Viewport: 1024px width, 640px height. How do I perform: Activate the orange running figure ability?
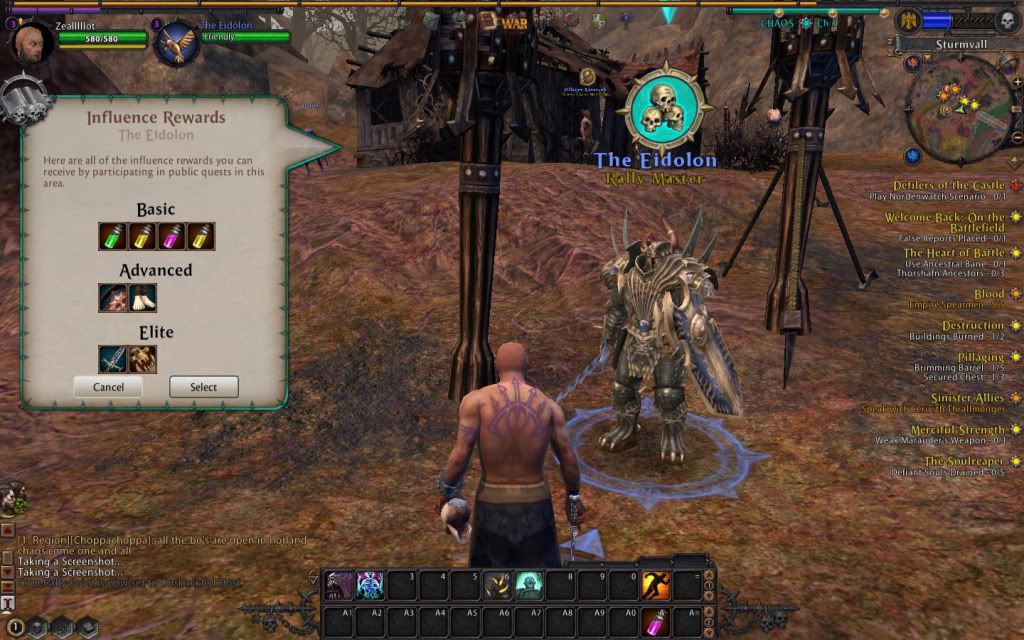tap(655, 585)
